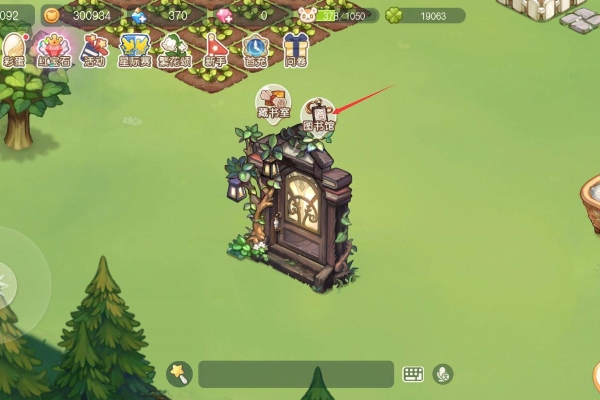Open the 繁花颂 flower event icon
600x400 pixels.
point(175,50)
